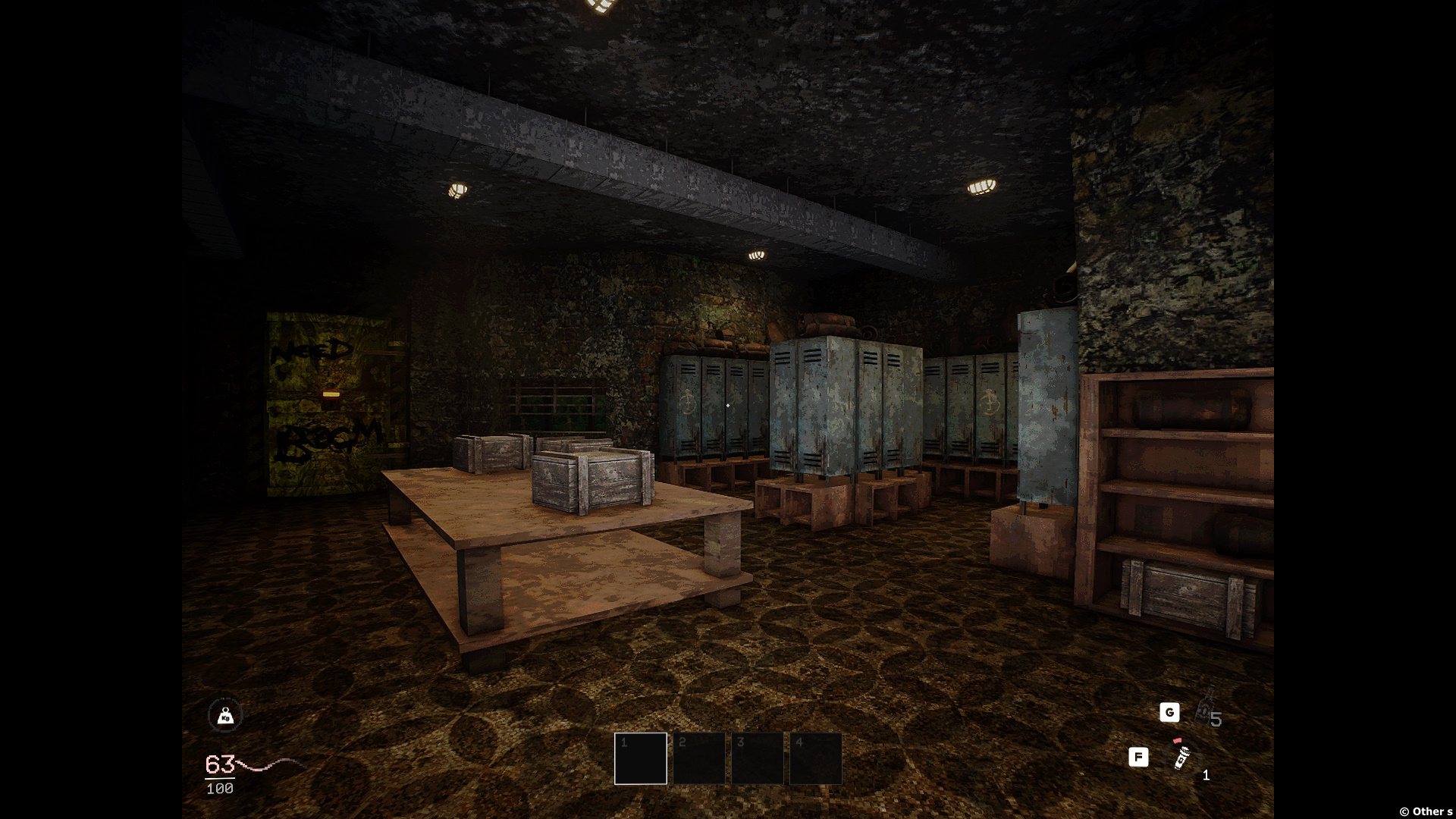1456x819 pixels.
Task: Pick hotbar slot number 4
Action: tap(816, 758)
